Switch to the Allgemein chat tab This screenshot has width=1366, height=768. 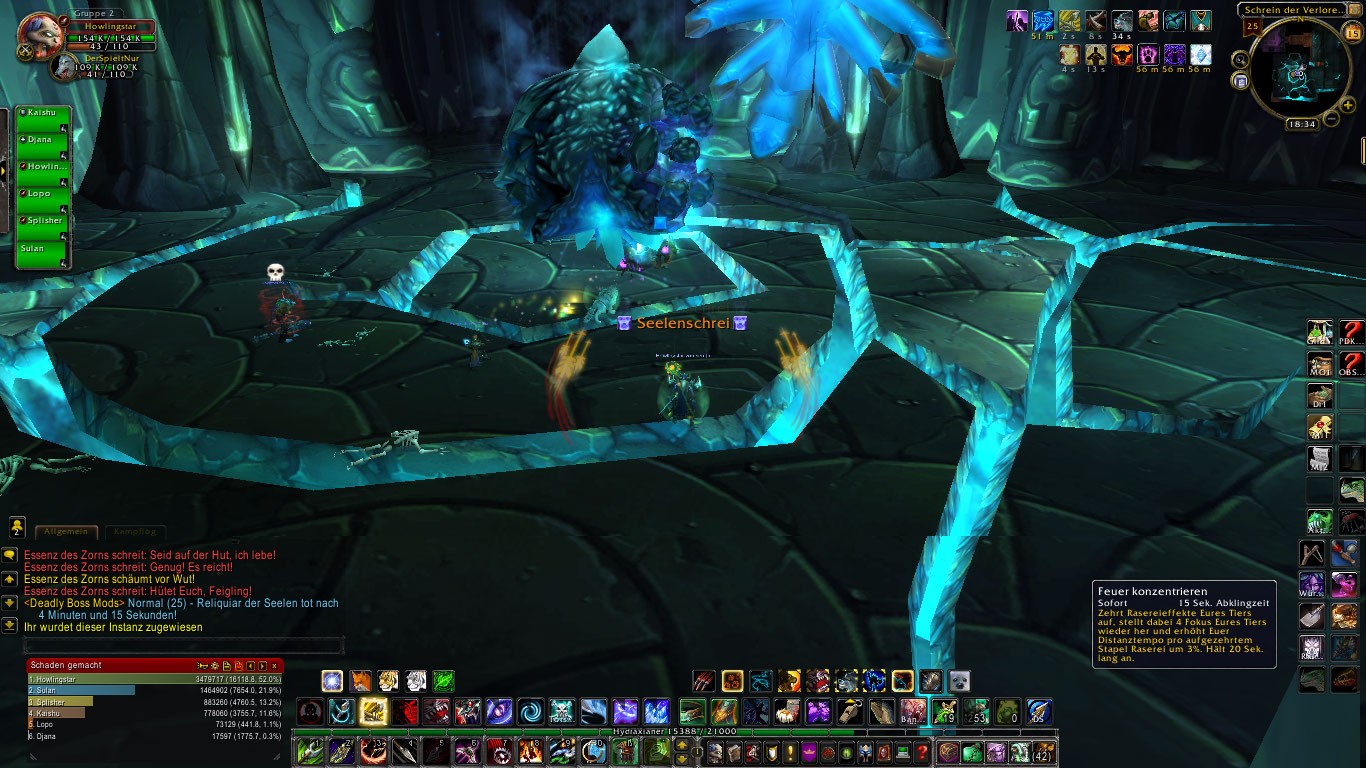[x=67, y=532]
